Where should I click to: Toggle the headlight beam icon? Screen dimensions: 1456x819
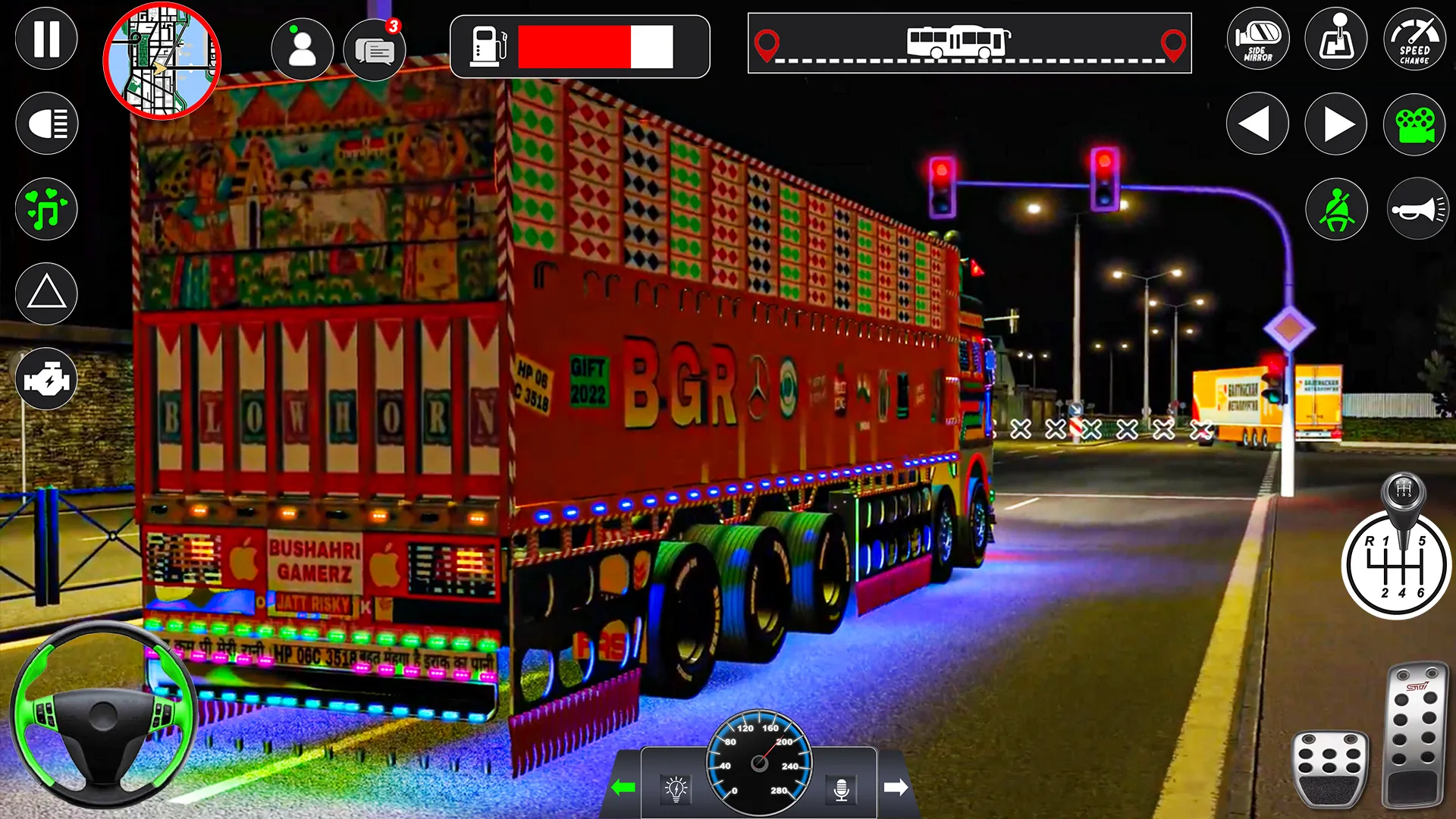(x=45, y=123)
